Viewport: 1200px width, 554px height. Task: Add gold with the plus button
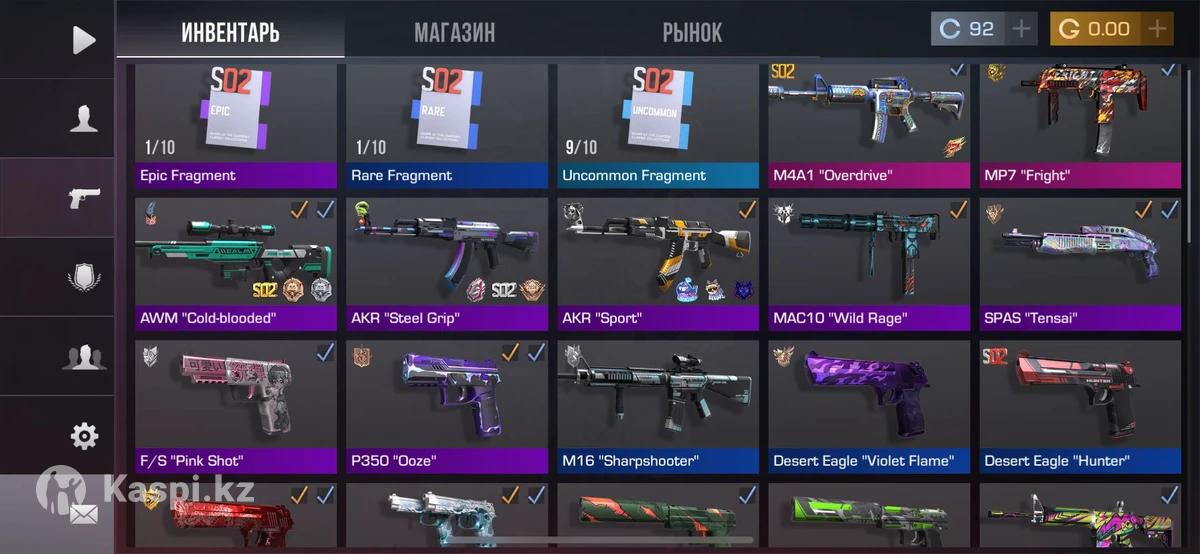tap(1157, 29)
